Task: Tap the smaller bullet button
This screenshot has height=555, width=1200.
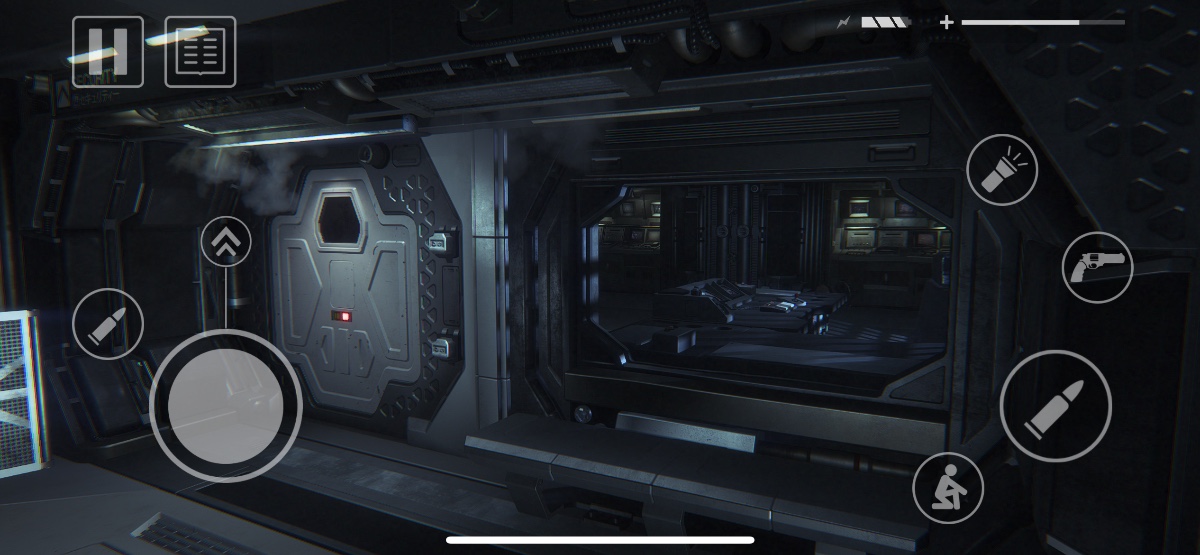Action: tap(108, 324)
